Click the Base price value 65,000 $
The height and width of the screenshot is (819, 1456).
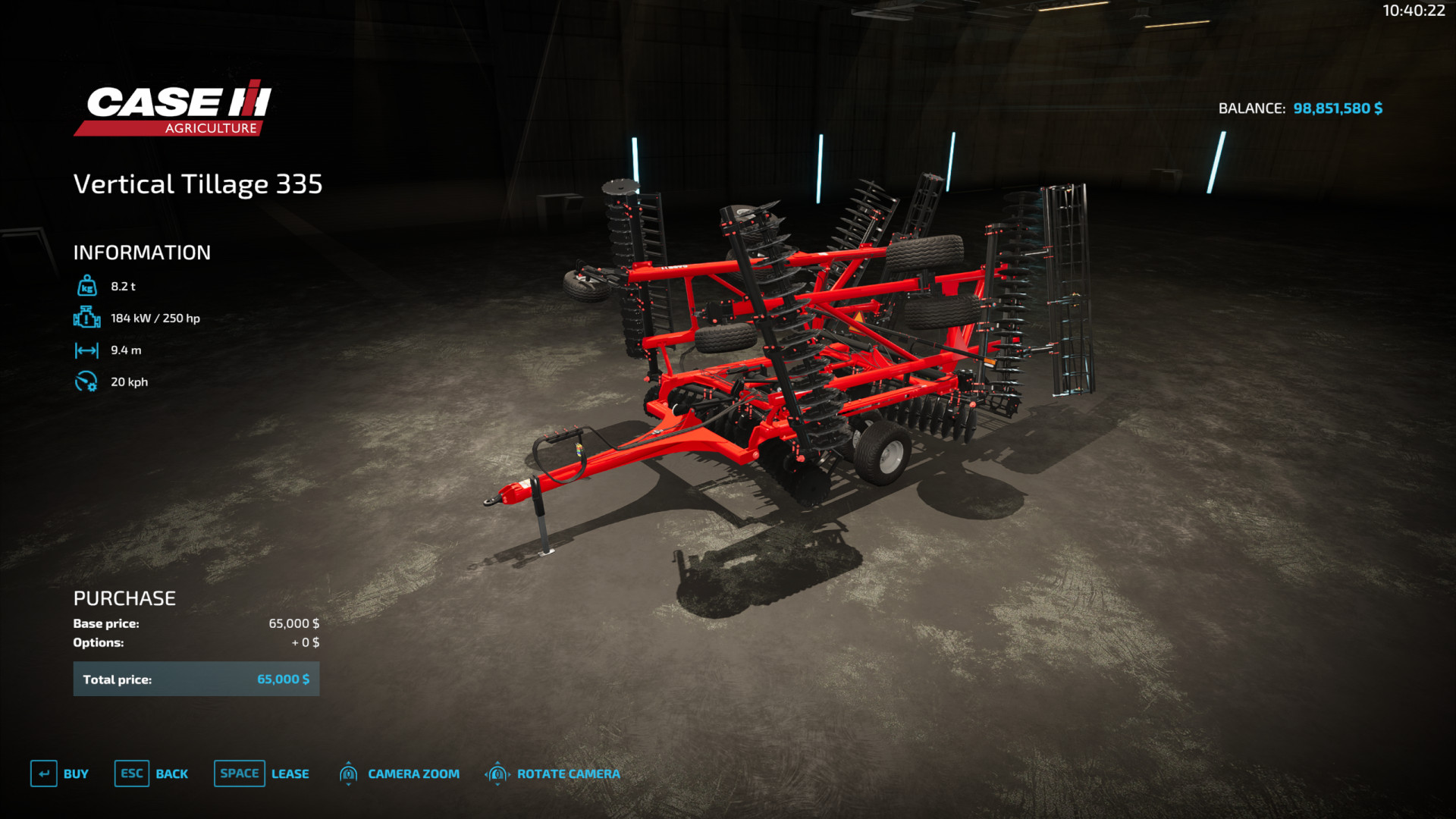point(294,623)
